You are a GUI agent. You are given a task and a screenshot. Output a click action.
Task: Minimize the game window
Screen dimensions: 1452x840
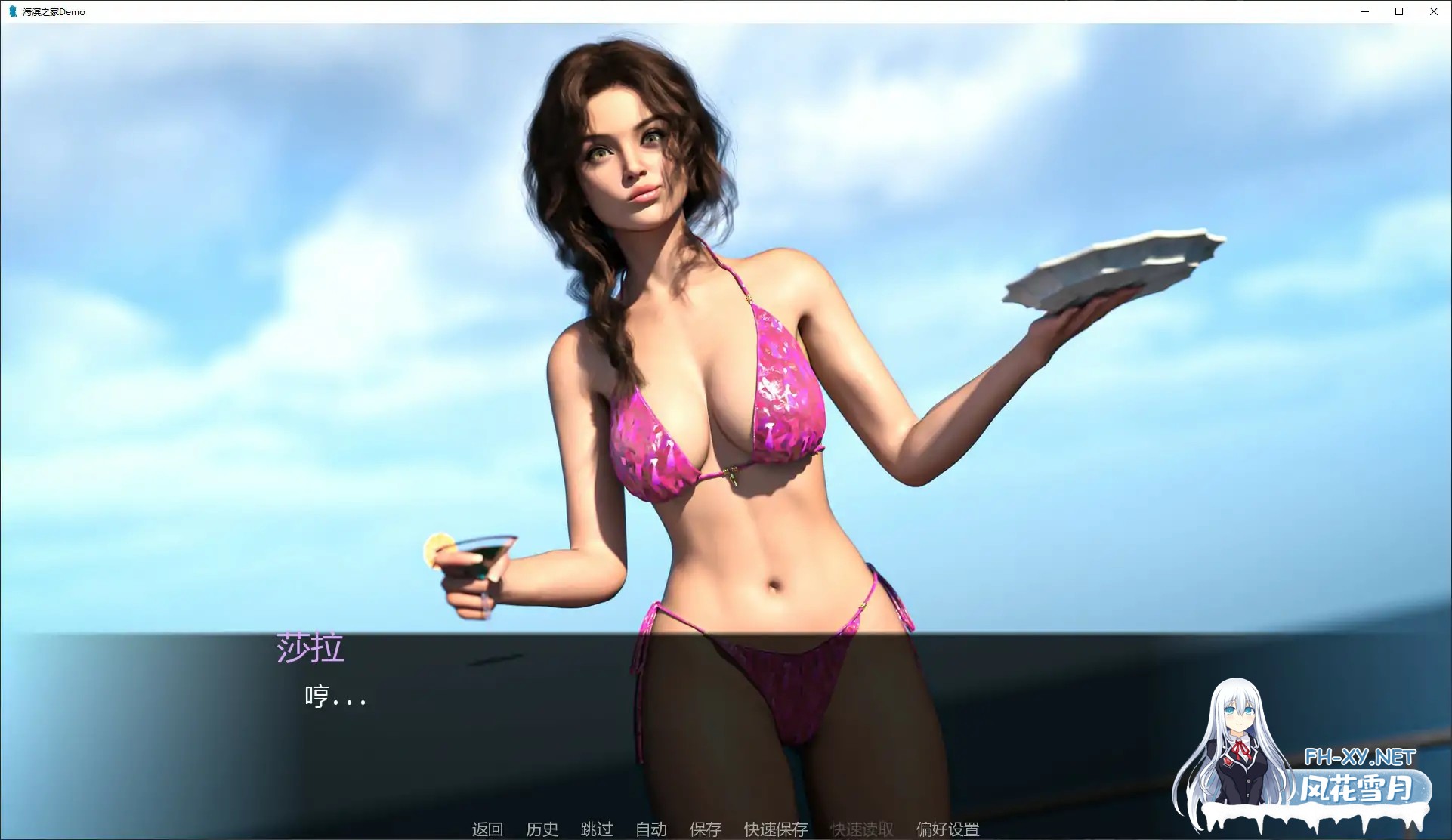coord(1364,11)
